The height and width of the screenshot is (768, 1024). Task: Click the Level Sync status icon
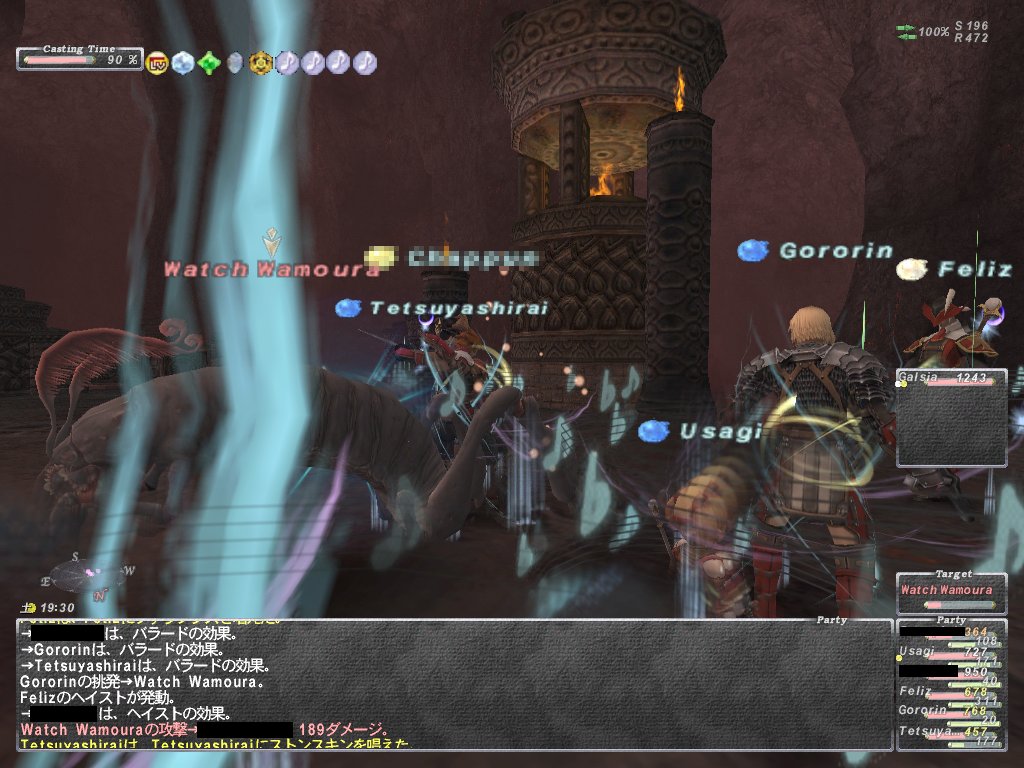click(x=157, y=63)
